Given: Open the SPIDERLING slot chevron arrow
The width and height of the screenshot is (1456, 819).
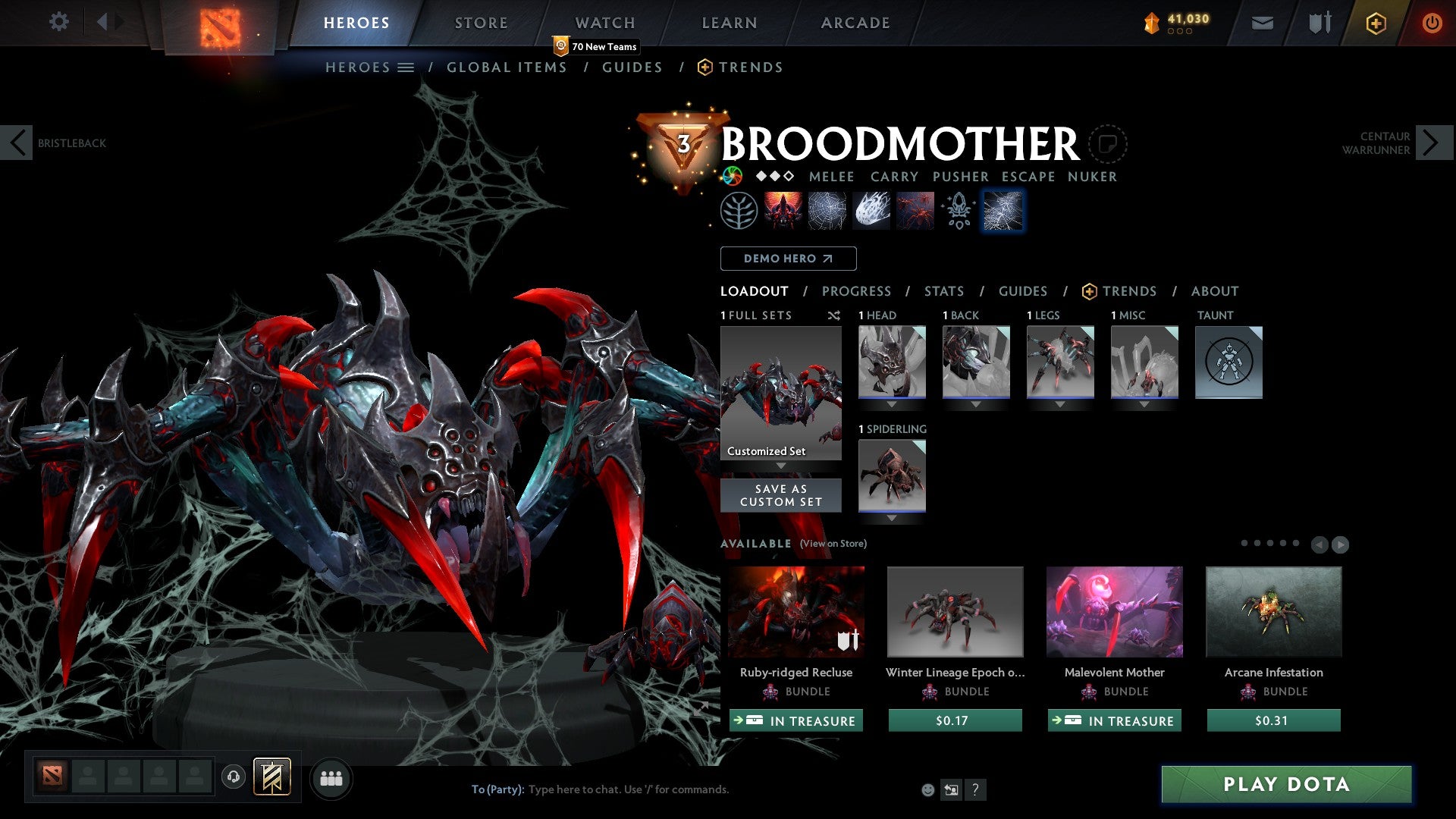Looking at the screenshot, I should tap(892, 518).
